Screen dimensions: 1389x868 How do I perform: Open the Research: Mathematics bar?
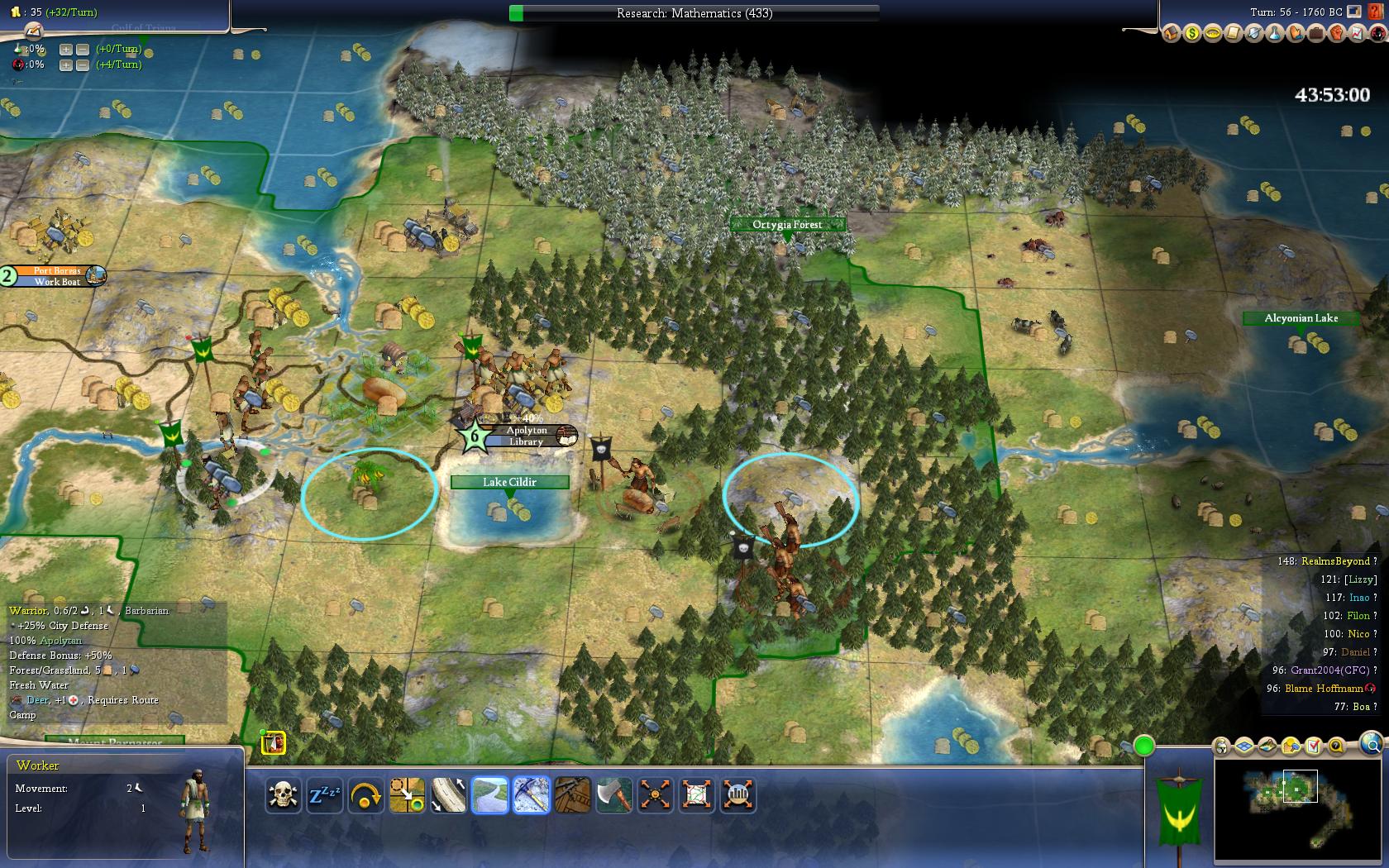coord(694,13)
